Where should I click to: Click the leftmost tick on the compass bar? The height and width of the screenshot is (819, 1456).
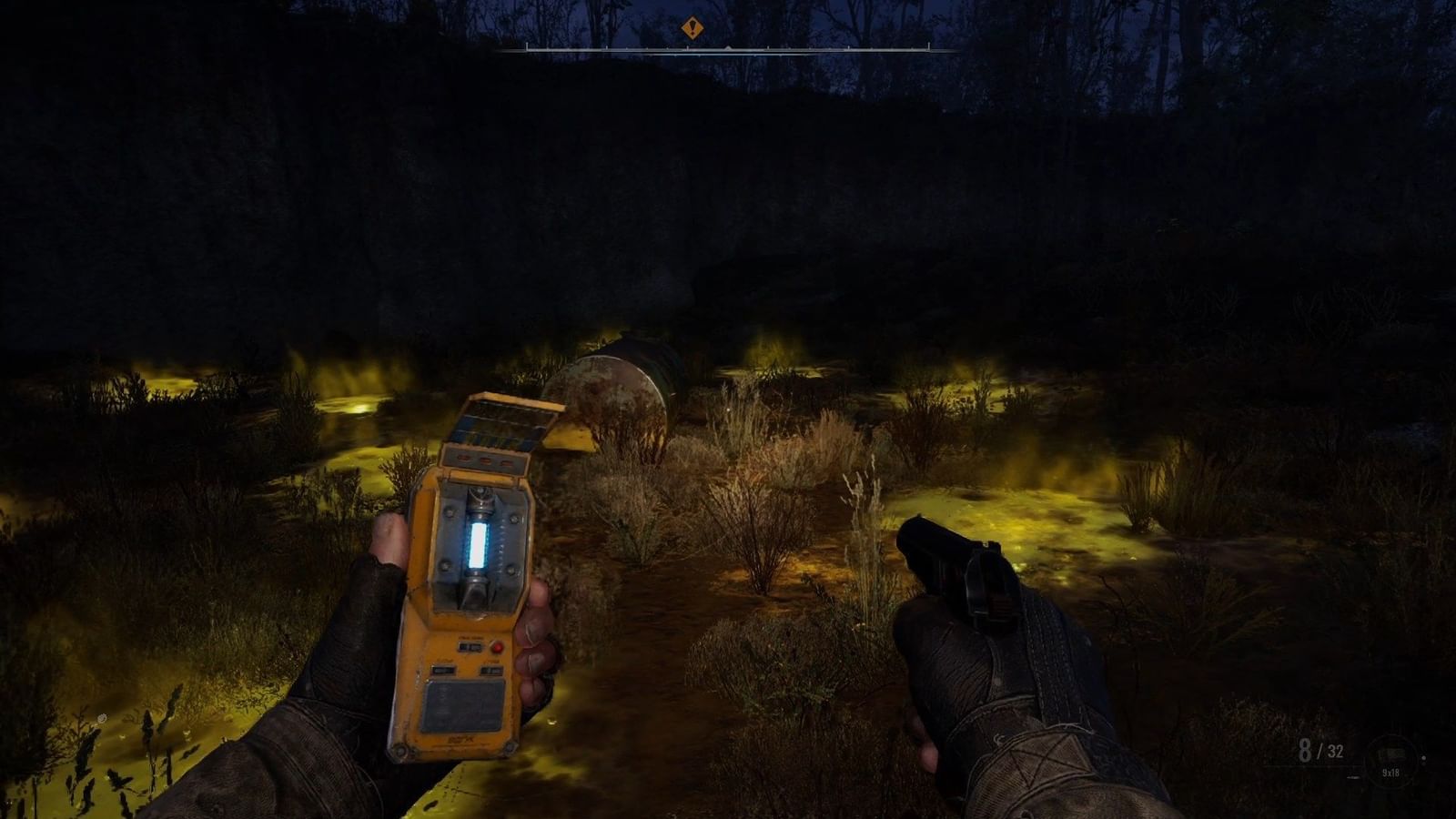[x=527, y=46]
